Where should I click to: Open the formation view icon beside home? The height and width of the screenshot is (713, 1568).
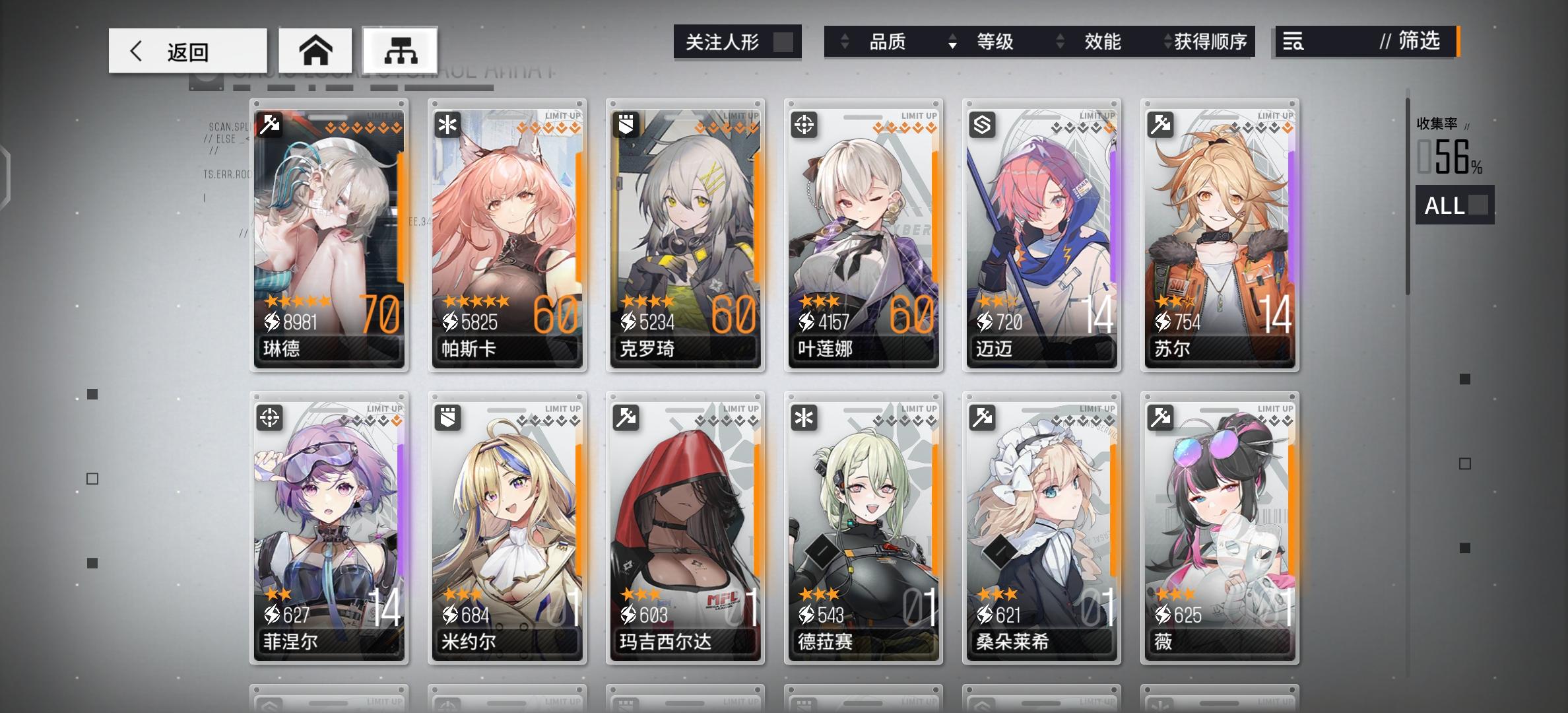[401, 50]
